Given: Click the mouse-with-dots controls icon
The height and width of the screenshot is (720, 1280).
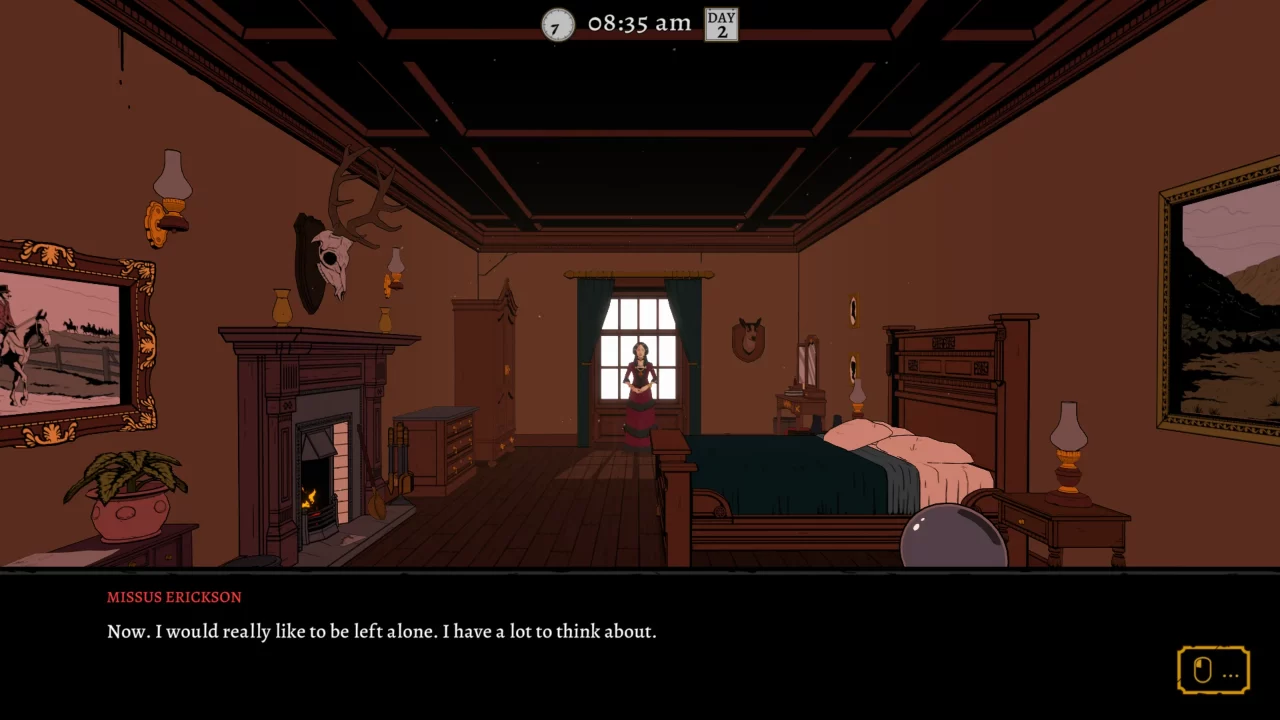Looking at the screenshot, I should tap(1213, 670).
